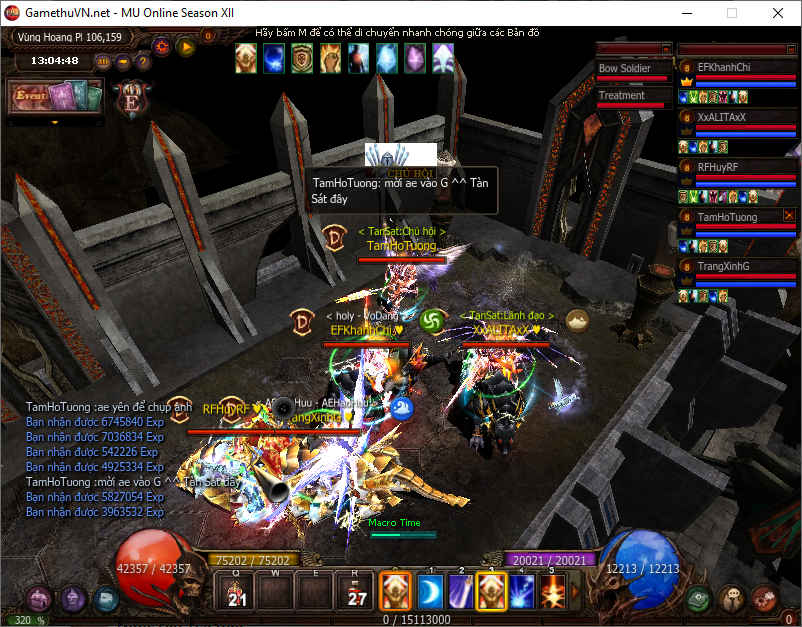Click the winged E emblem icon
The height and width of the screenshot is (627, 802).
[x=129, y=99]
